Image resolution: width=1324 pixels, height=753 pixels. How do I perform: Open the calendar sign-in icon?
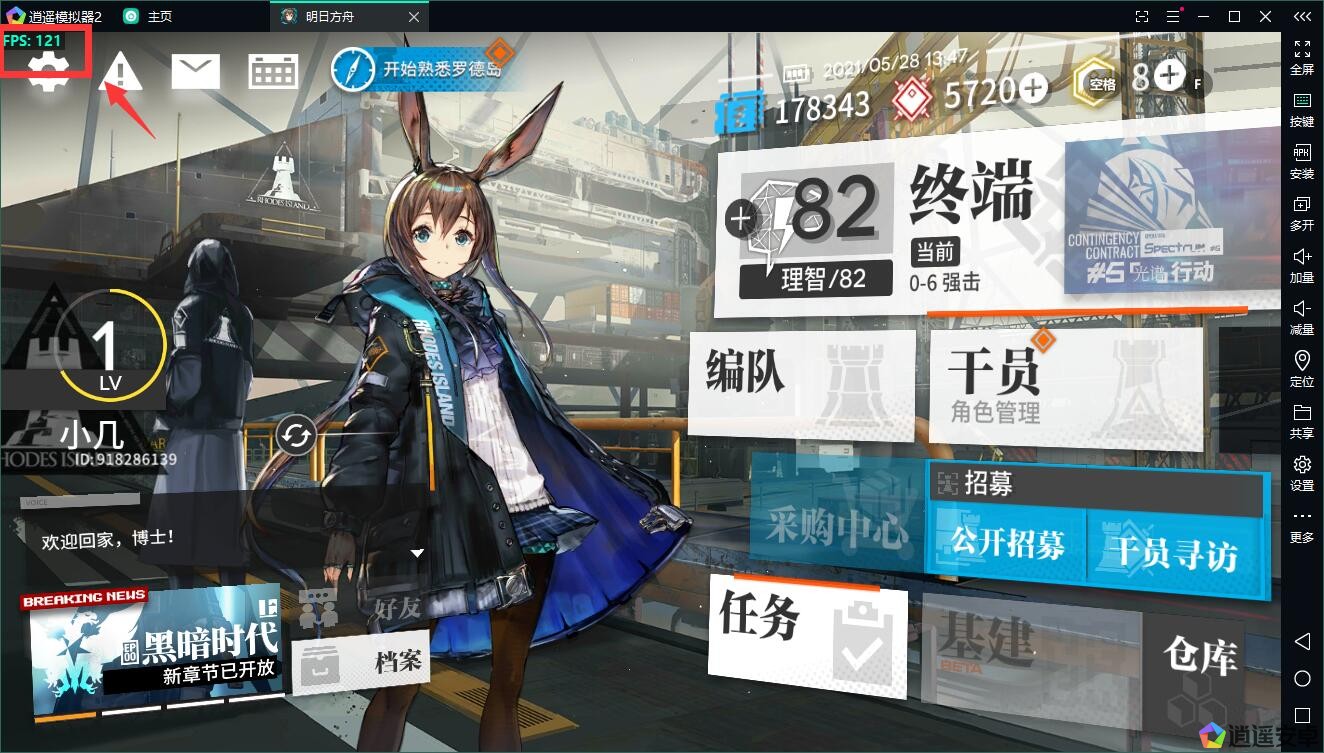pyautogui.click(x=272, y=71)
